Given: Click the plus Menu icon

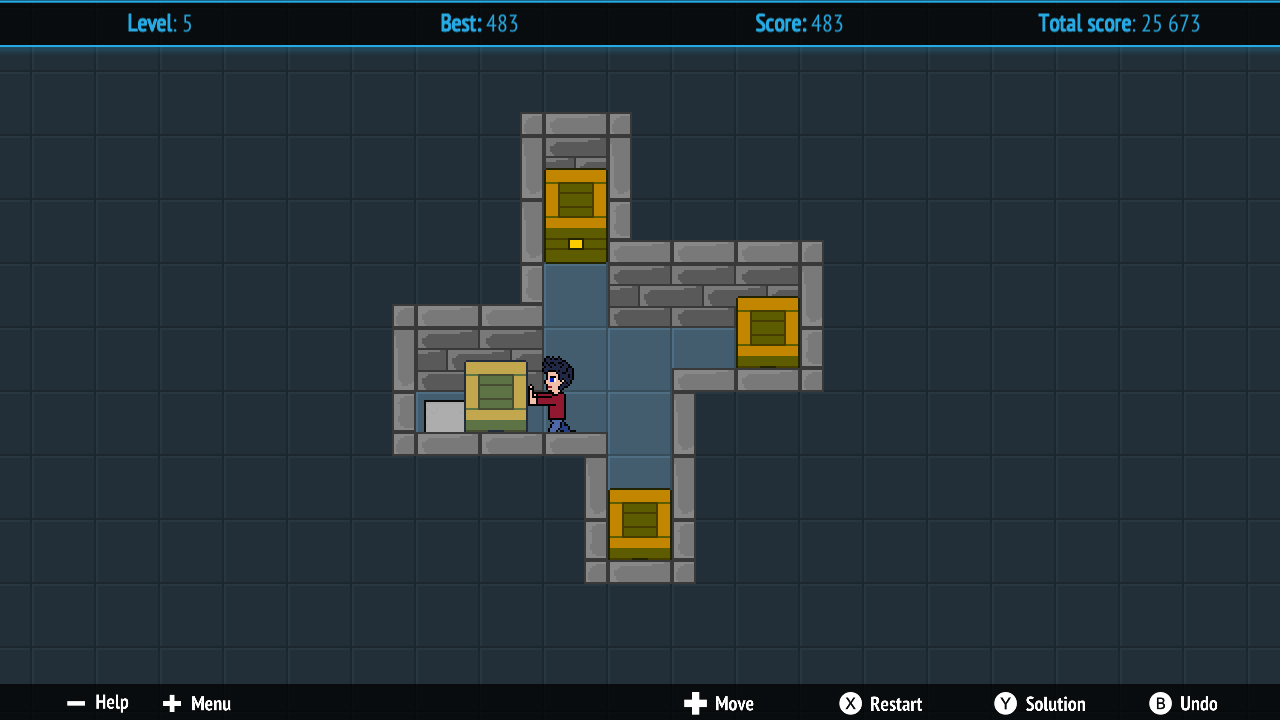Looking at the screenshot, I should tap(170, 703).
